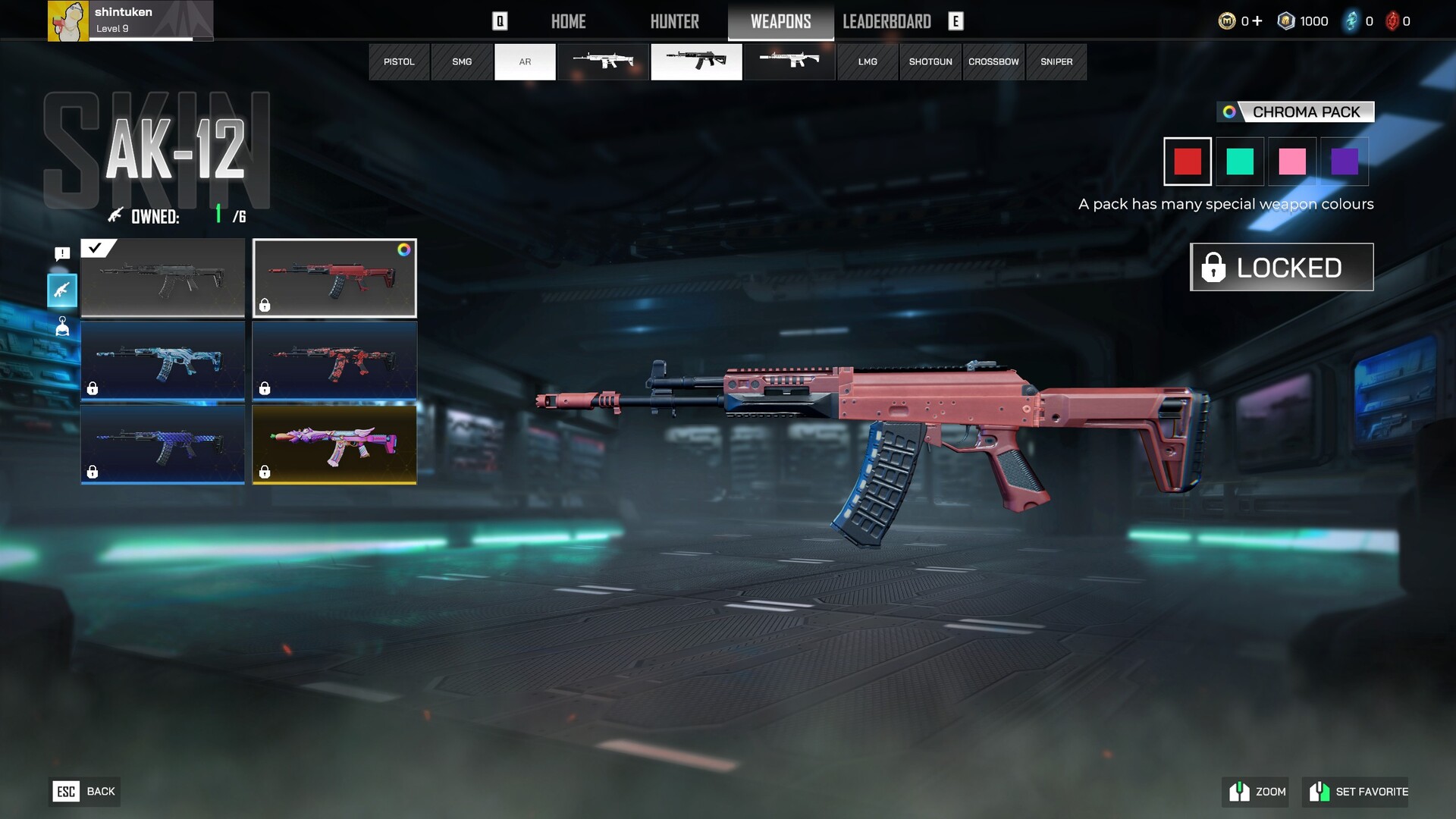Open the SHOTGUN weapon category
Screen dimensions: 1456x819
pos(930,61)
